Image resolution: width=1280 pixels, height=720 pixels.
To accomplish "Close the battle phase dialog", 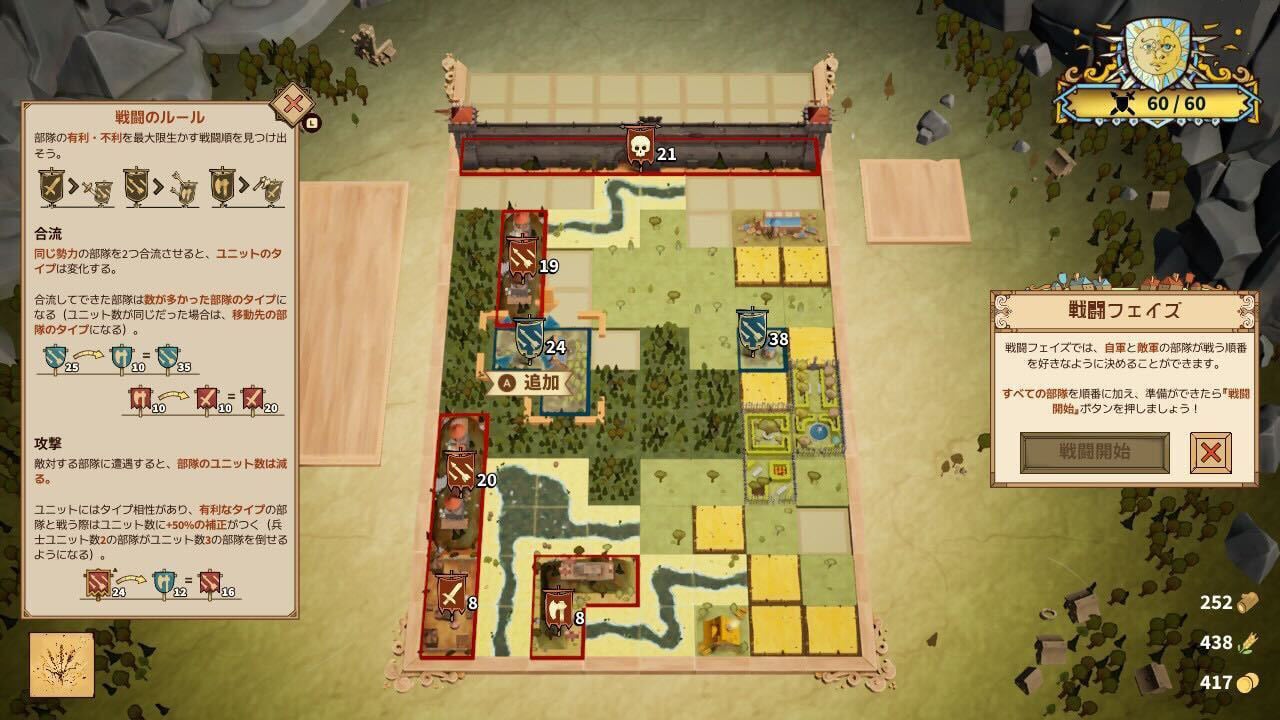I will point(1210,452).
